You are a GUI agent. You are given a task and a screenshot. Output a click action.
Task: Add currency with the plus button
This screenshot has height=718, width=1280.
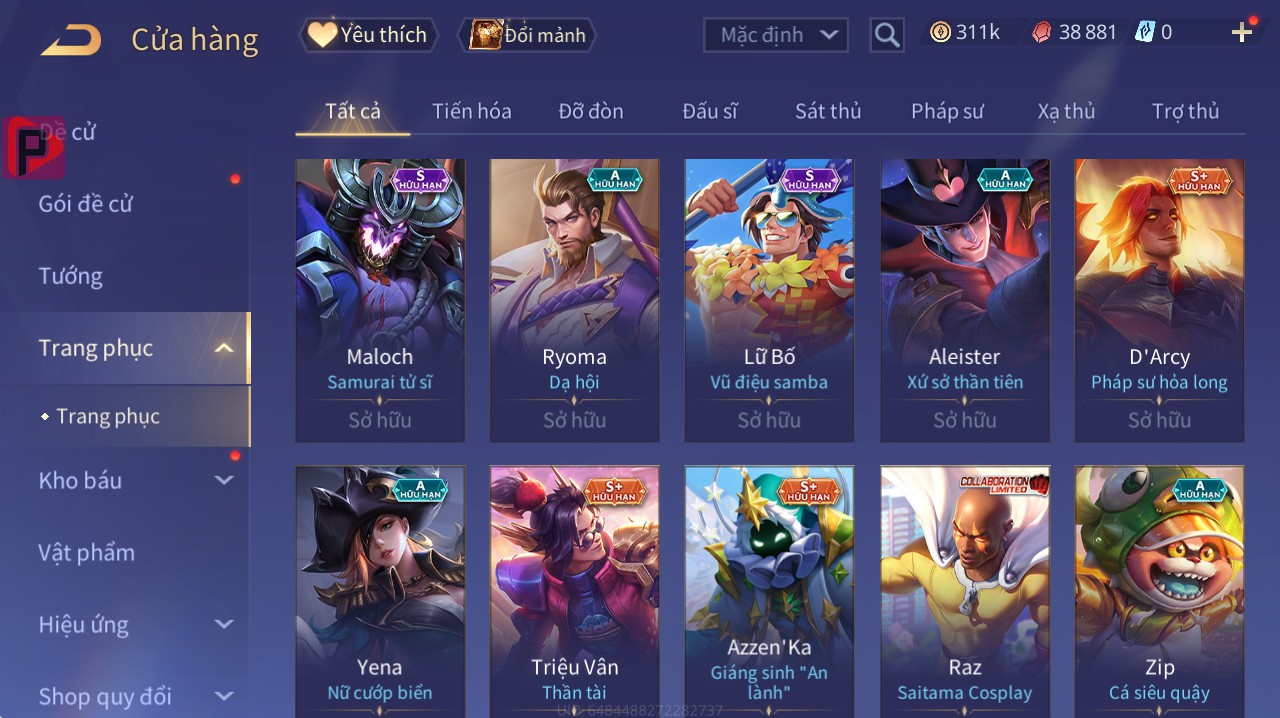coord(1242,33)
